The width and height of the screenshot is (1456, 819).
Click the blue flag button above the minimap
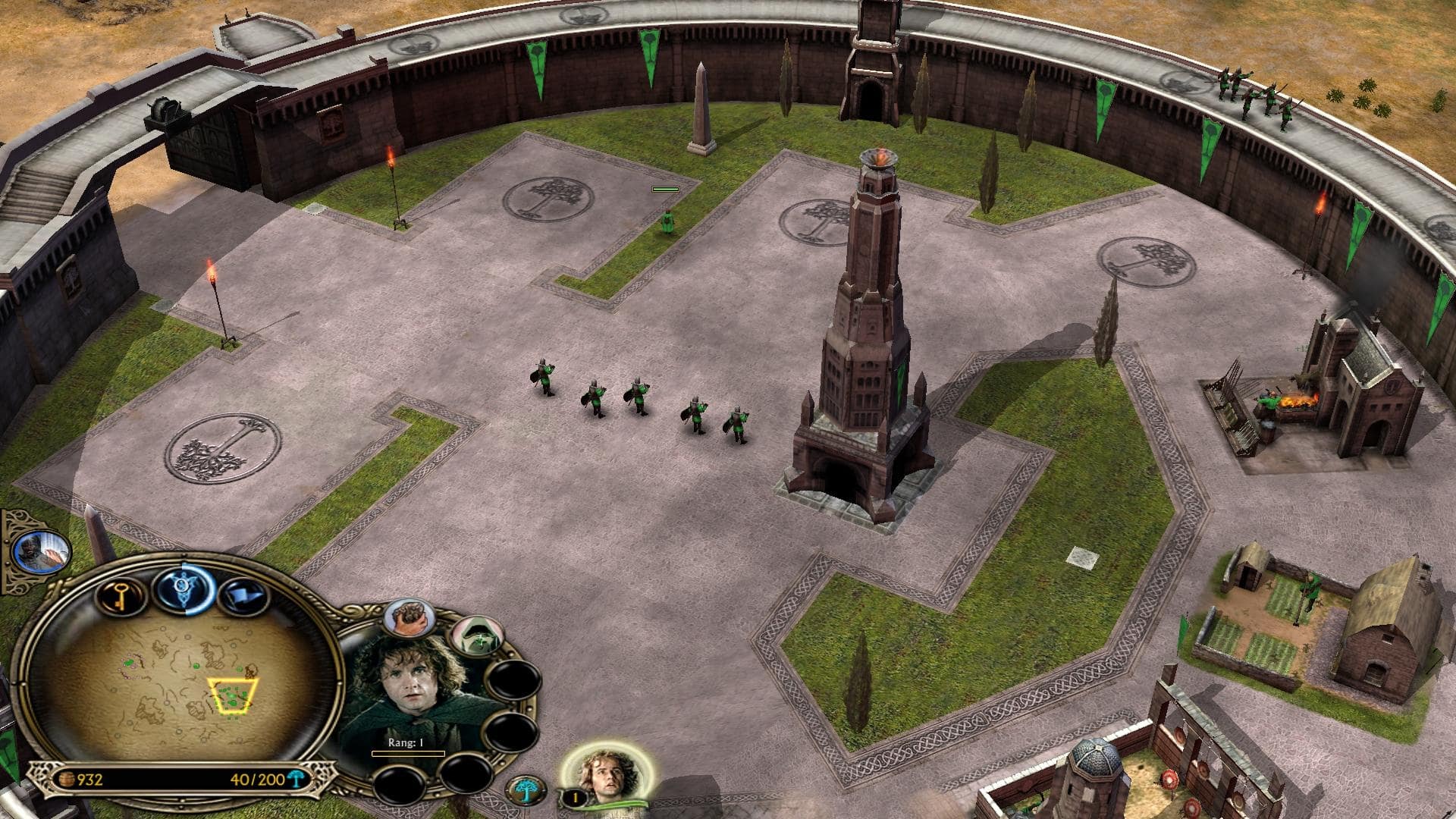point(244,596)
